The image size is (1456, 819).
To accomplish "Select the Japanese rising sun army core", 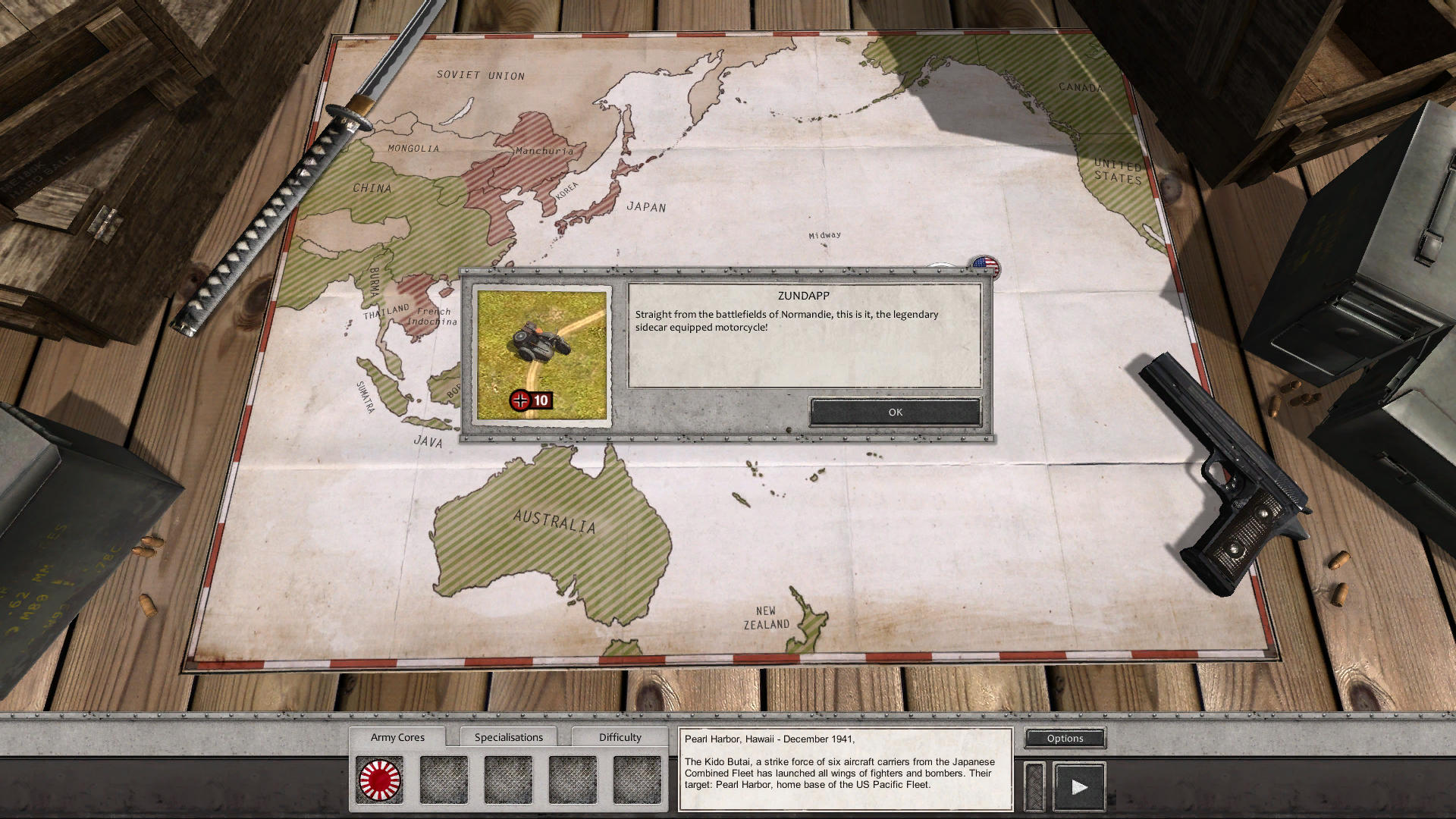I will click(x=381, y=777).
